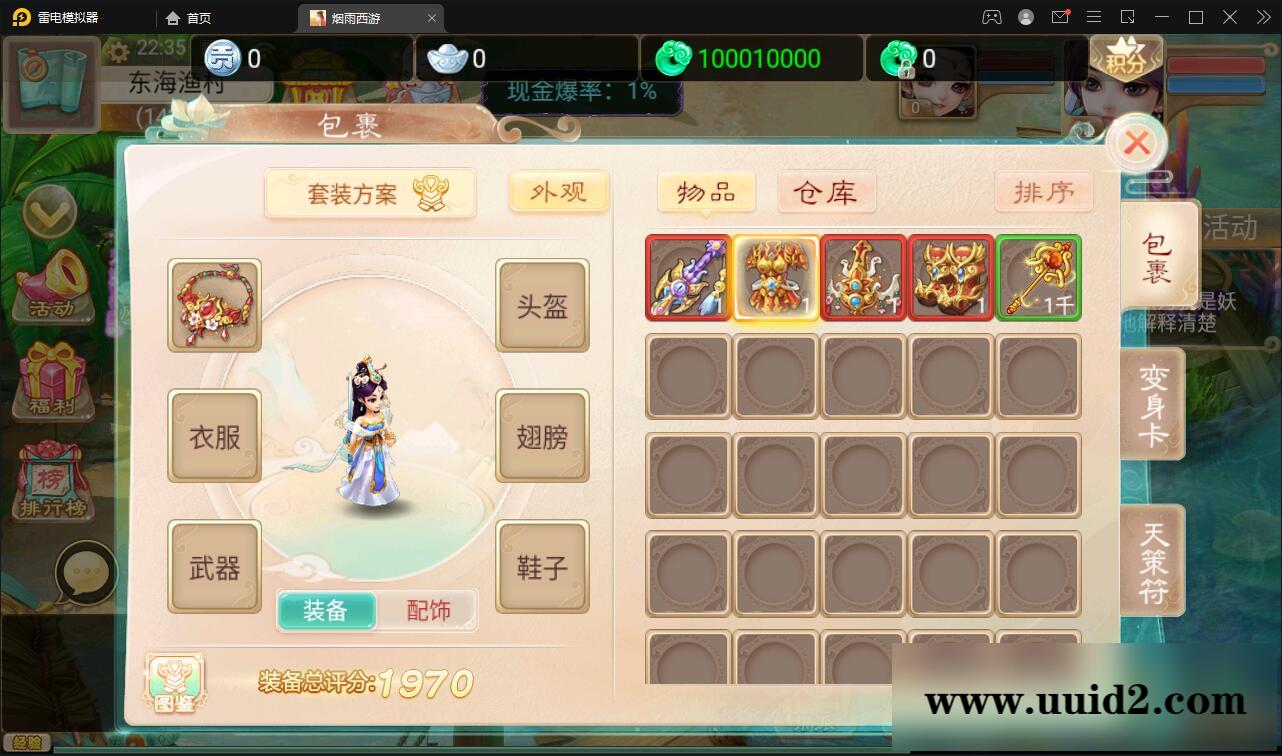Open the chat bubble icon
1282x756 pixels.
88,573
